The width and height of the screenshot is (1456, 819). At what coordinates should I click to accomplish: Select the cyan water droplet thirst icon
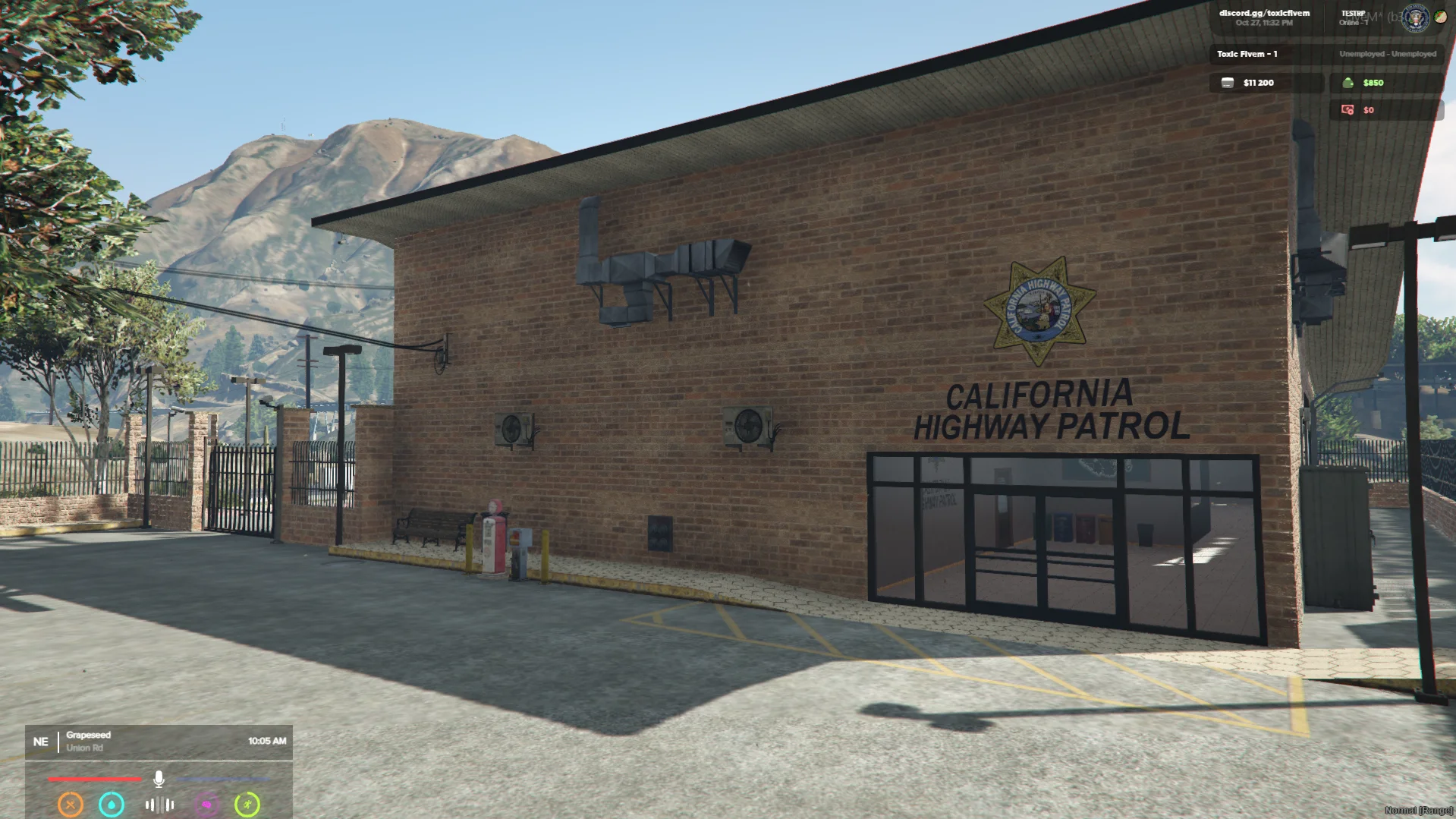tap(112, 804)
